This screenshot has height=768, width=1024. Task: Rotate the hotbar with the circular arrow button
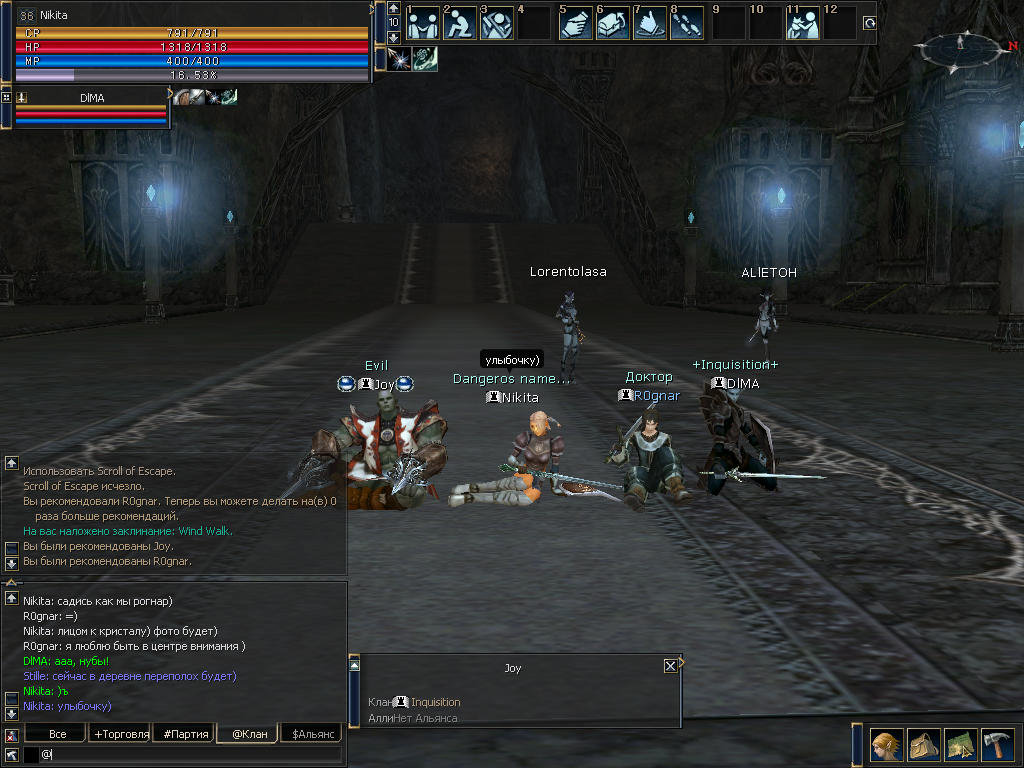pos(869,23)
